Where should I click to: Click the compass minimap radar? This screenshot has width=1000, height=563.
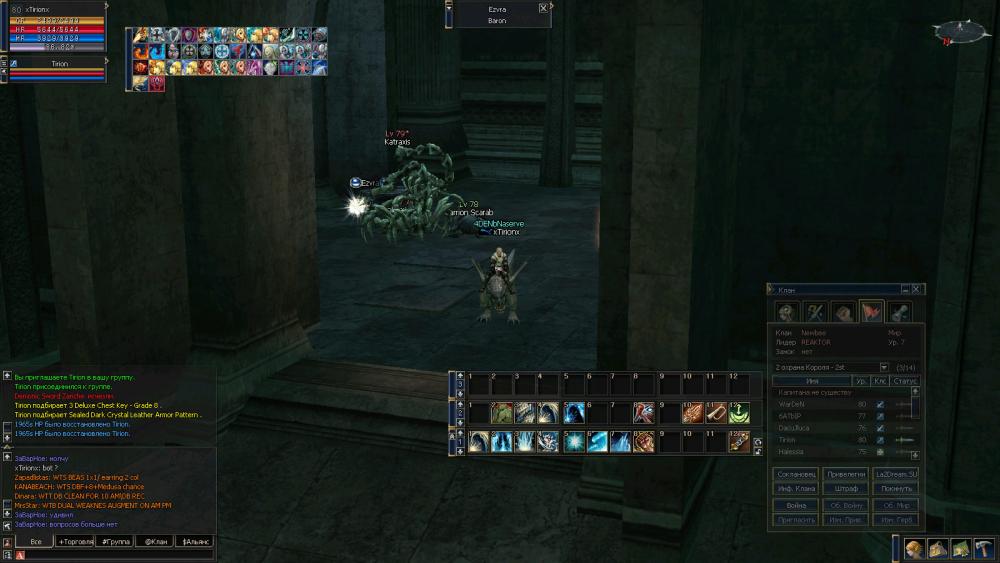958,32
